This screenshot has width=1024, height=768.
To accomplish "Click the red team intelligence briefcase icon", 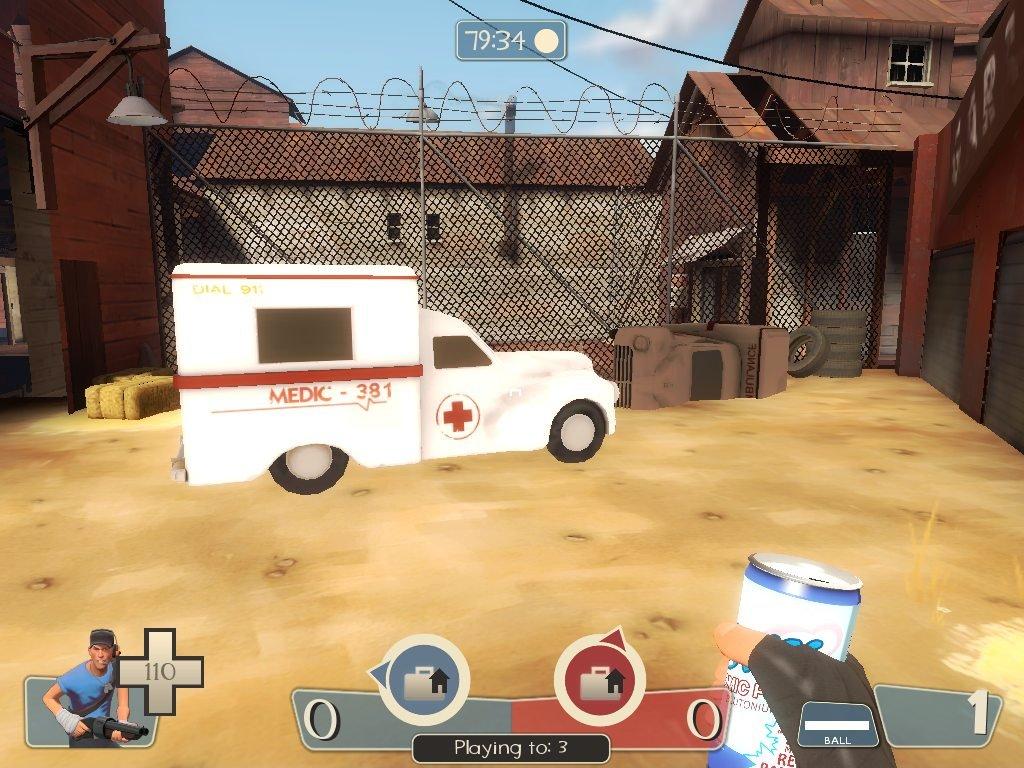I will click(x=599, y=681).
